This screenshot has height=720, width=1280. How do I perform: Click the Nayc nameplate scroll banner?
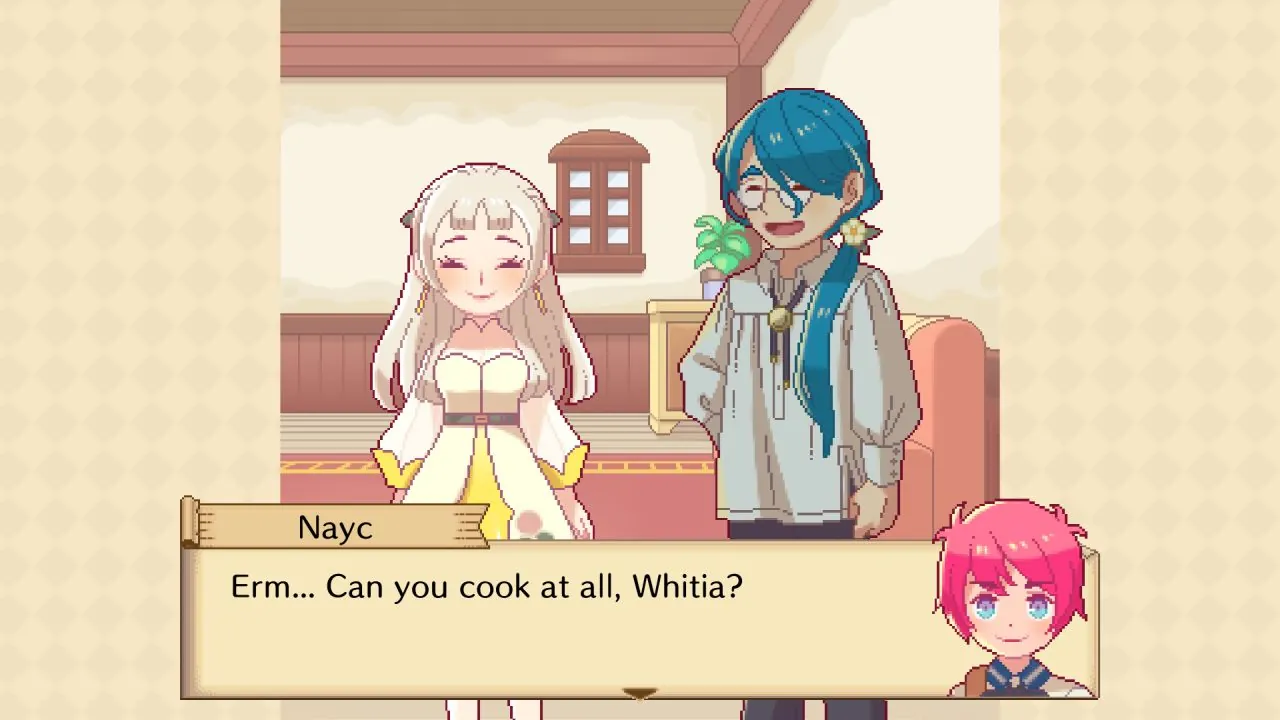click(x=335, y=528)
